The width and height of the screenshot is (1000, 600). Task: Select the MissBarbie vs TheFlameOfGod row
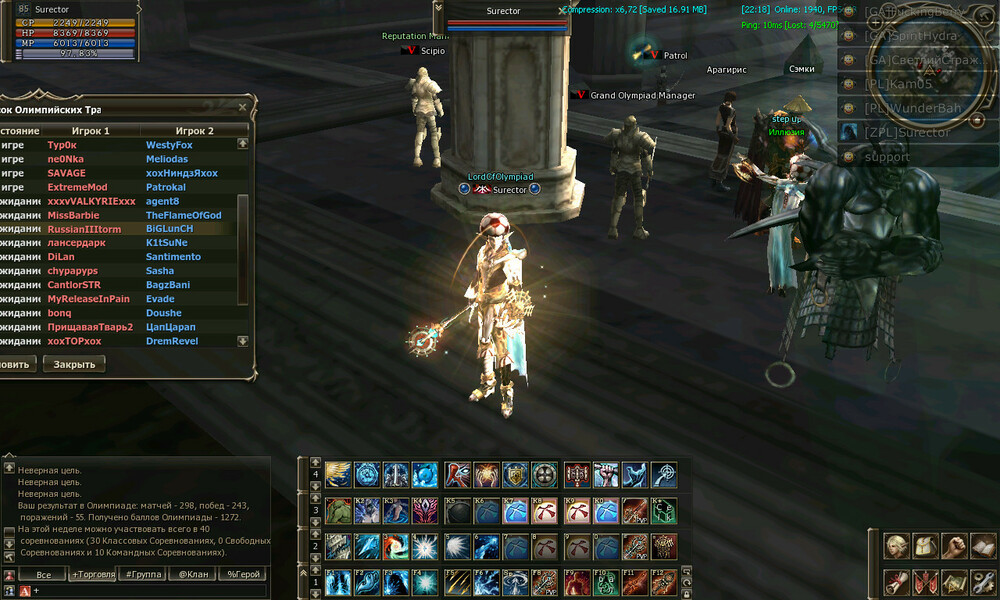[120, 215]
